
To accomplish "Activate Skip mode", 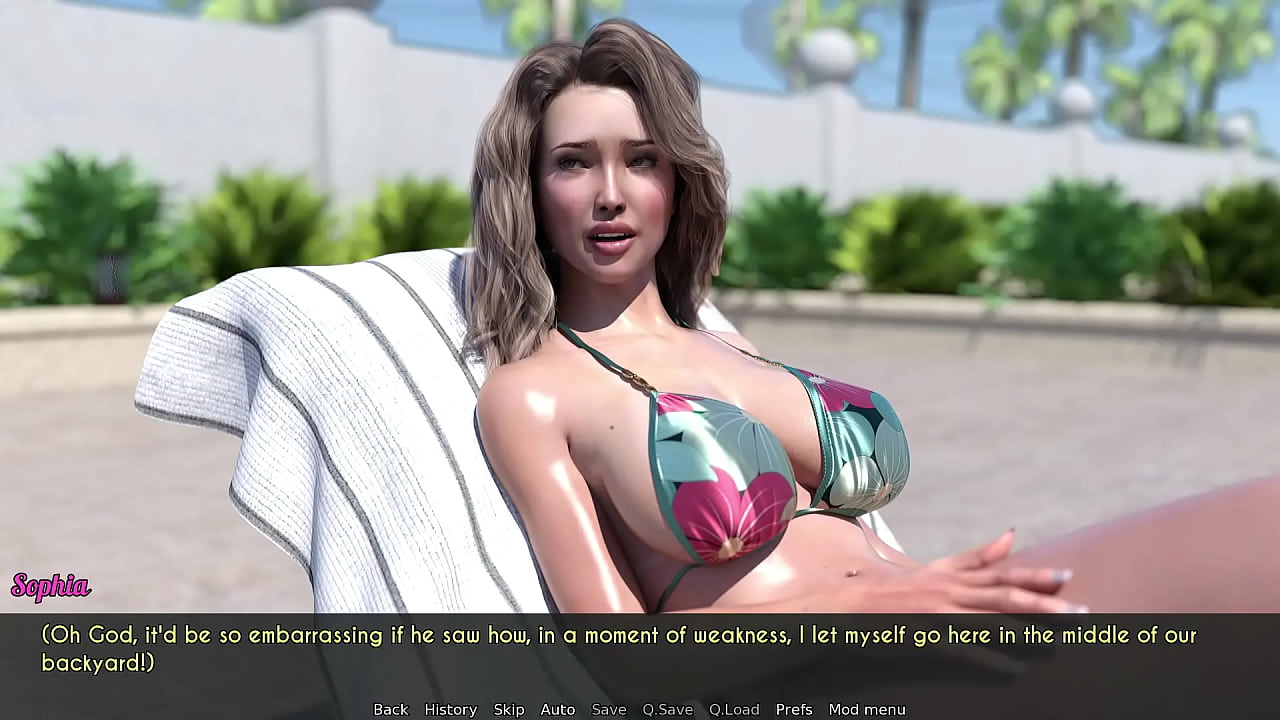I will (508, 709).
